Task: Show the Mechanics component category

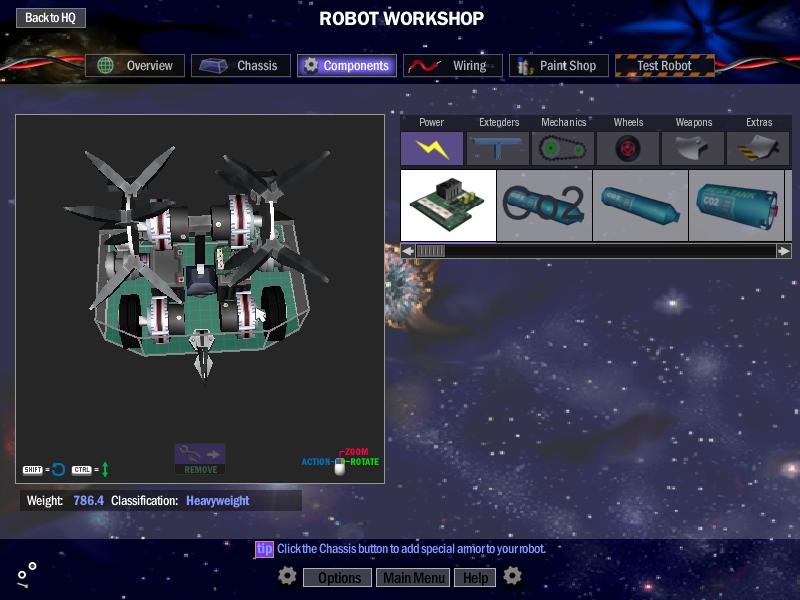Action: coord(563,148)
